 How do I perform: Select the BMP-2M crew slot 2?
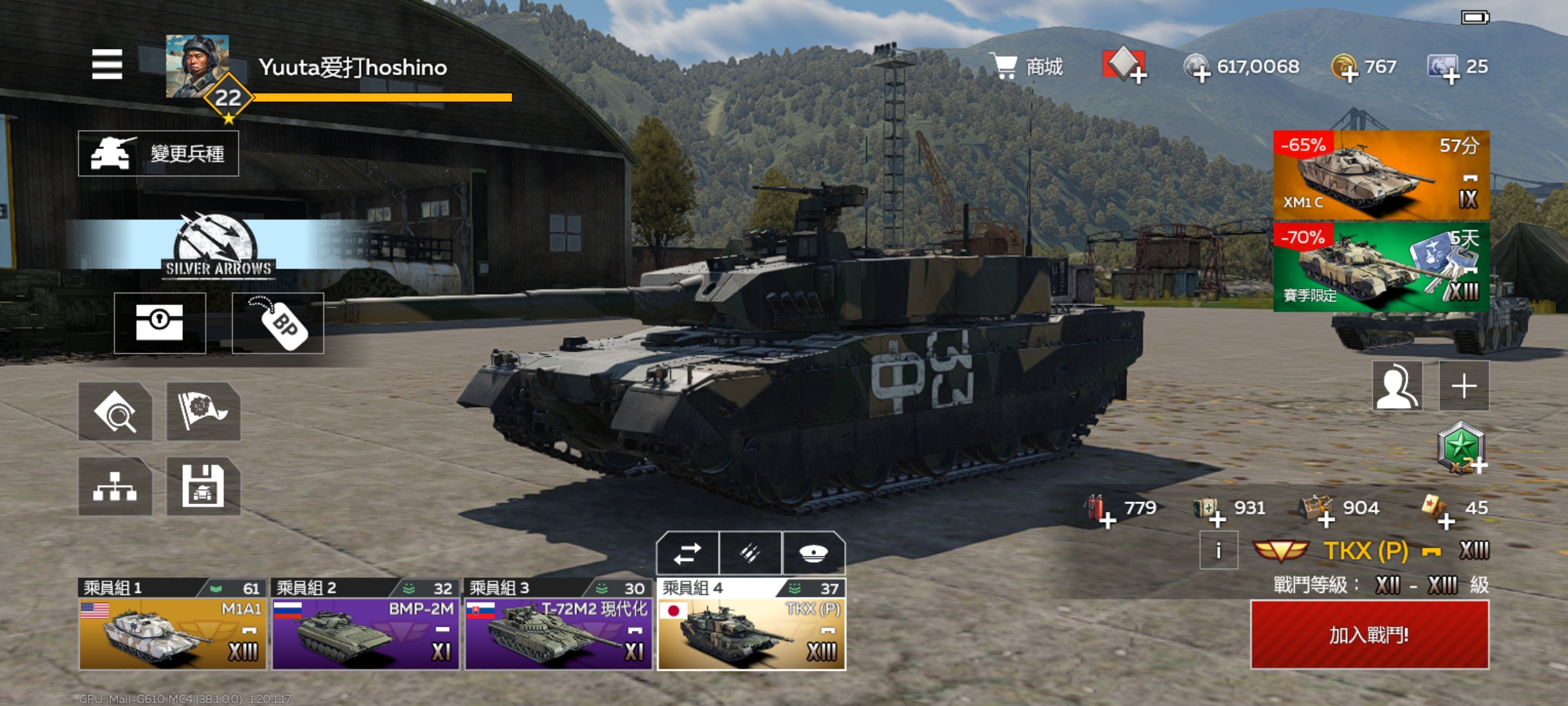coord(365,625)
